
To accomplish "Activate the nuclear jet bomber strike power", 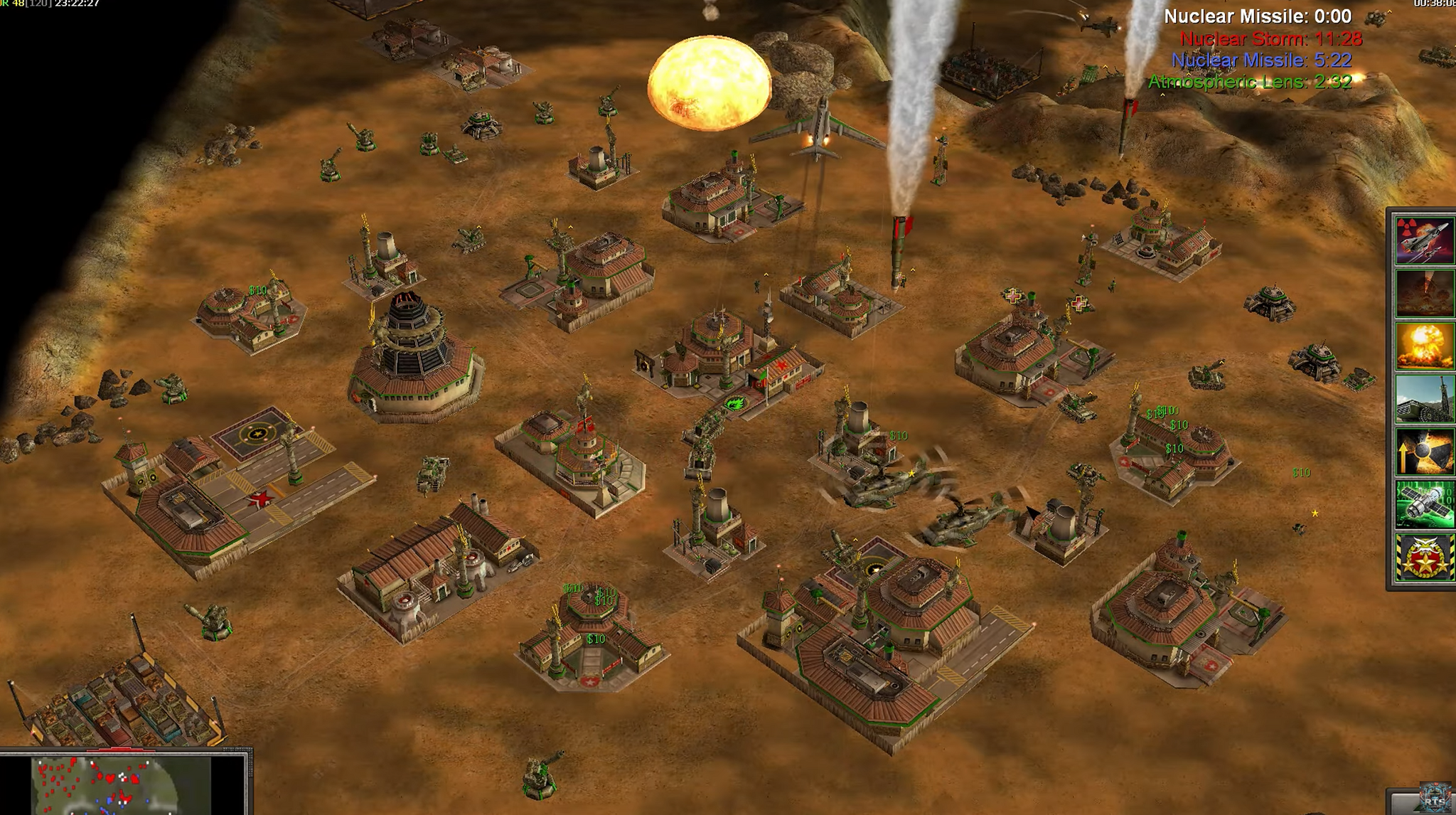I will [x=1424, y=240].
